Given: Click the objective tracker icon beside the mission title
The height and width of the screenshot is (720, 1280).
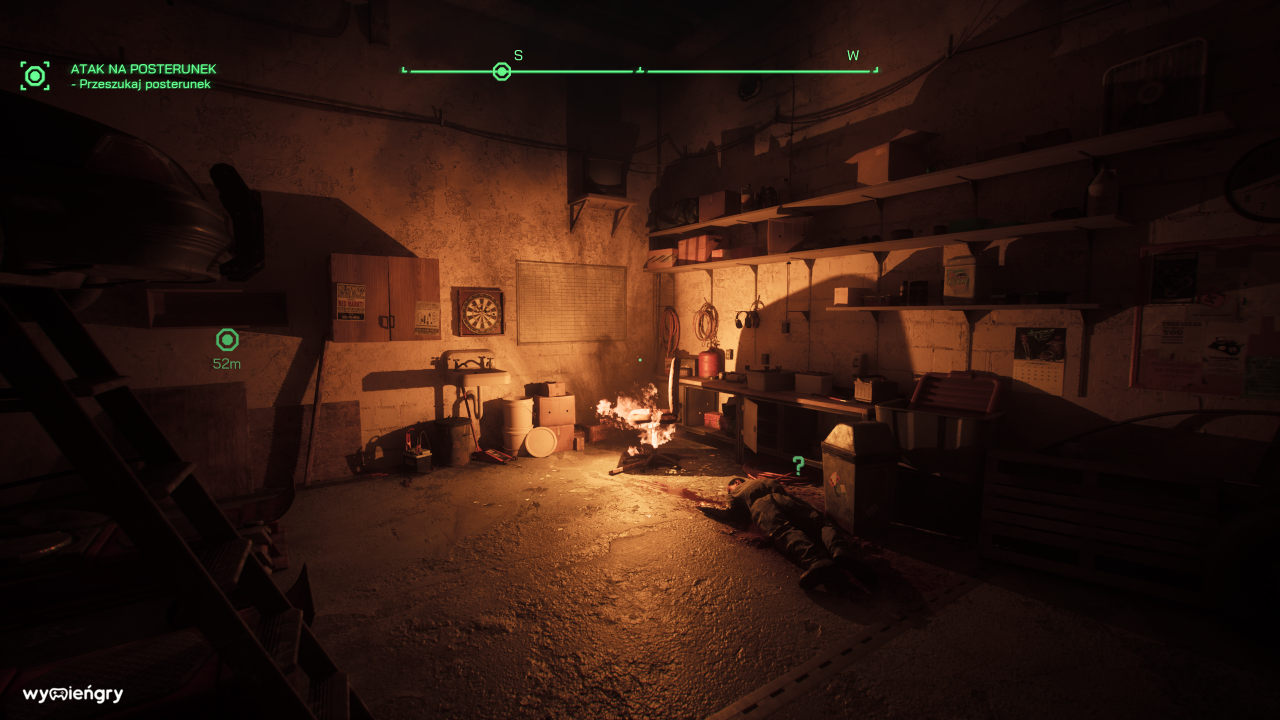Looking at the screenshot, I should (35, 76).
